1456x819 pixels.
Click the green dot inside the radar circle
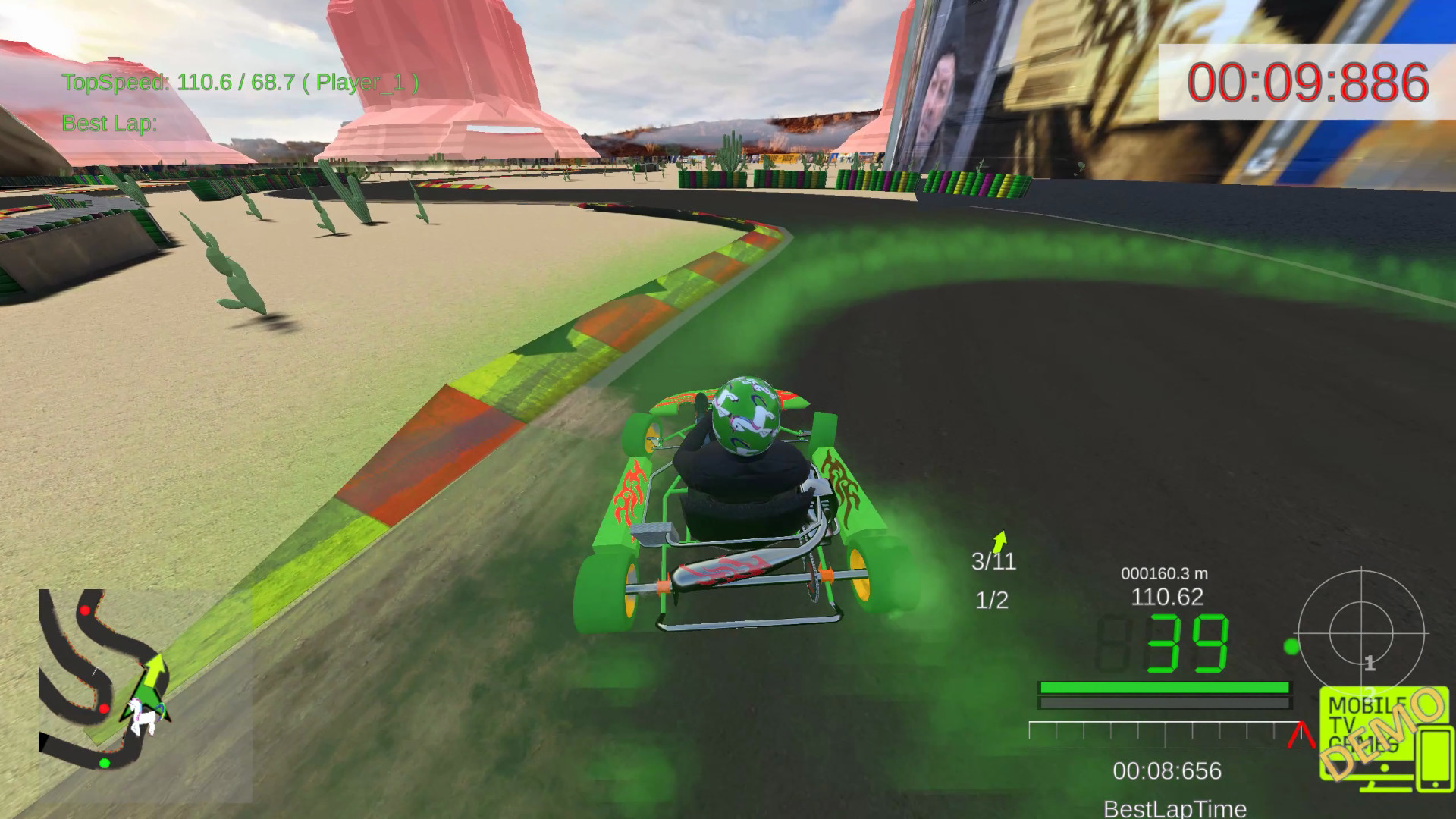point(1293,646)
